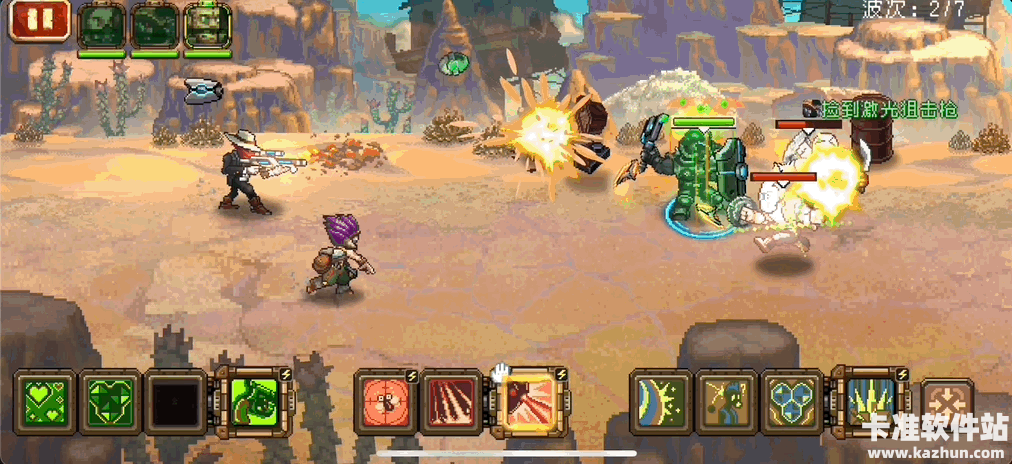The height and width of the screenshot is (464, 1012).
Task: Use the glowing orange highlighted skill
Action: point(527,403)
